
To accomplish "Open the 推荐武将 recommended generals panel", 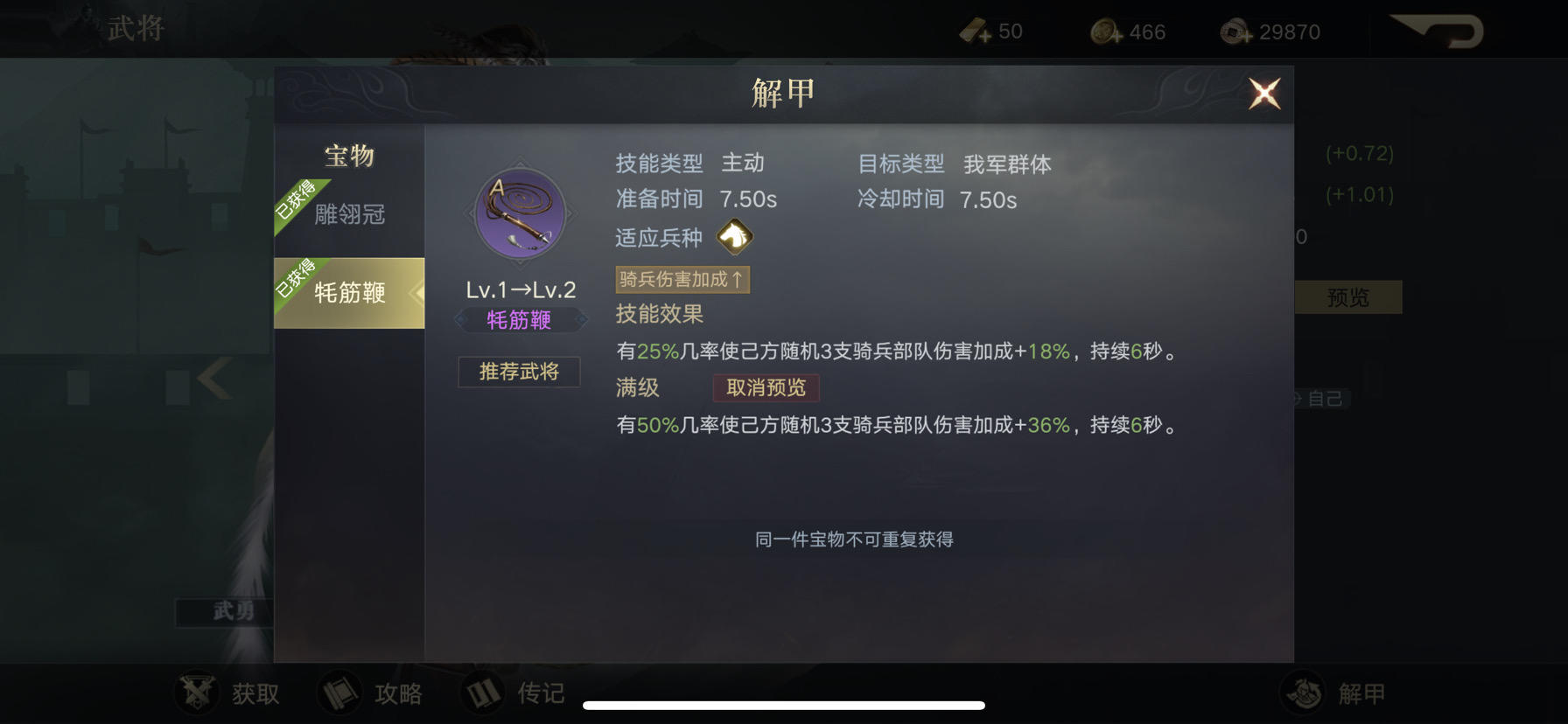I will point(518,372).
